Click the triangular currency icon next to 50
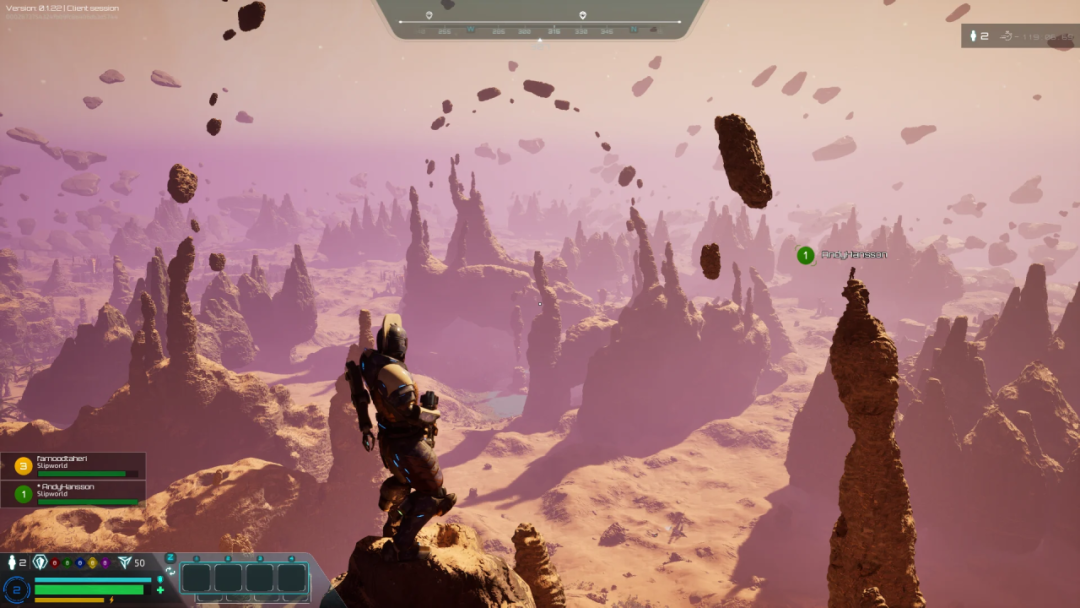1080x608 pixels. click(124, 563)
